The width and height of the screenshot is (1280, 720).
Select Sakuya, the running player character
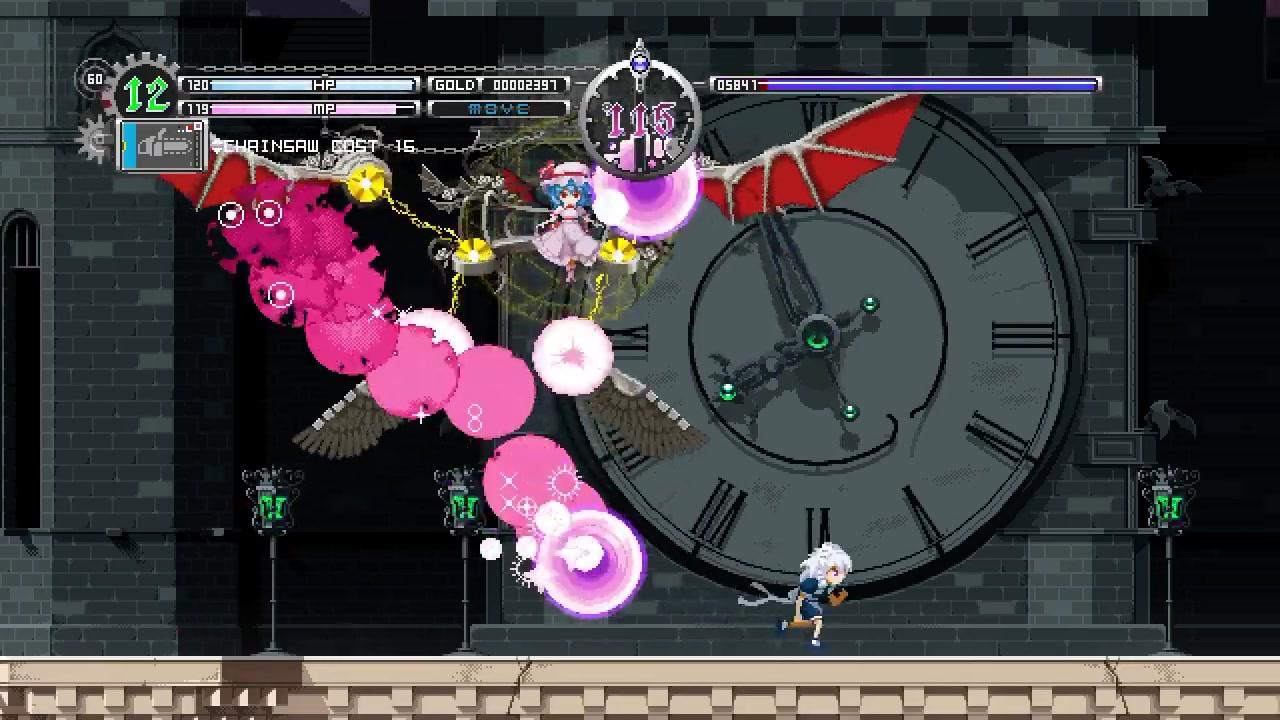tap(820, 590)
